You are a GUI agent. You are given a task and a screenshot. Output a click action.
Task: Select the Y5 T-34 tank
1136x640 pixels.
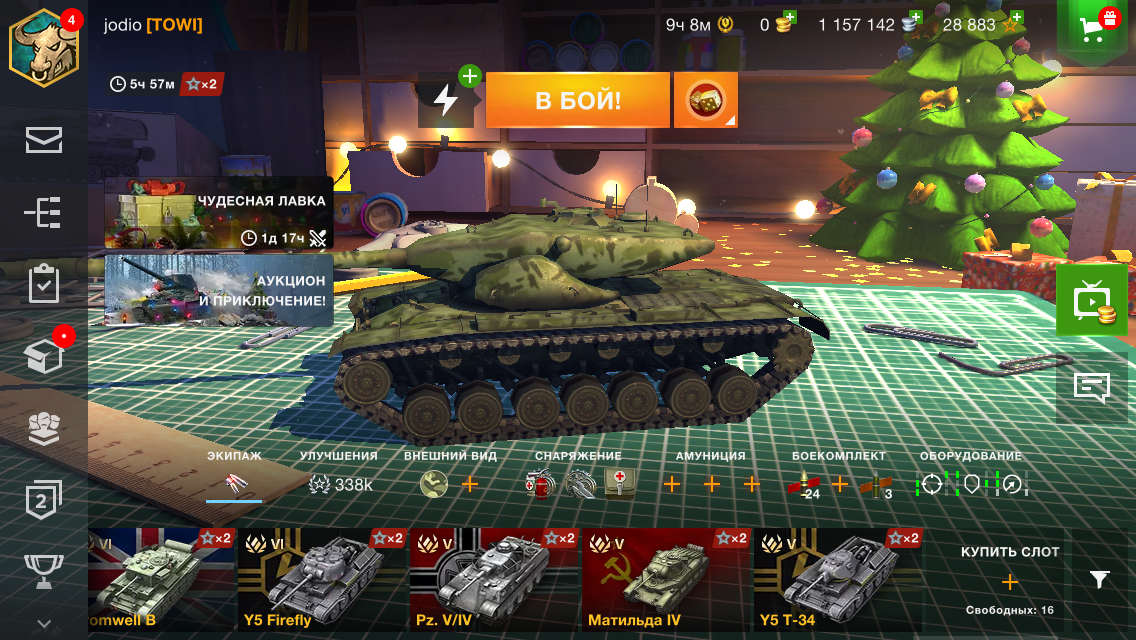coord(838,579)
